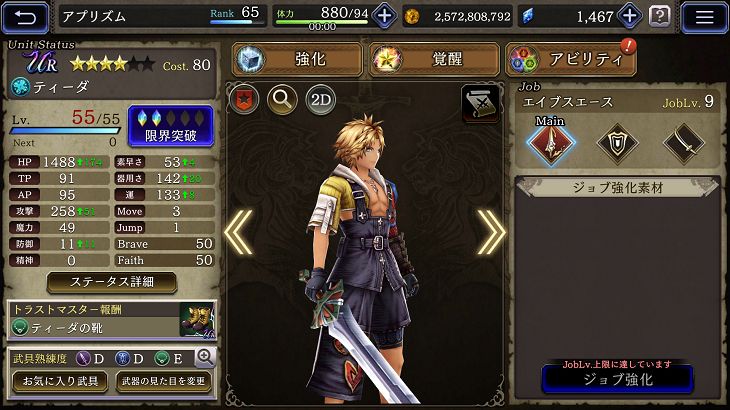Open お気に入り武具 favorite gear
Screen dimensions: 730x410
58,382
